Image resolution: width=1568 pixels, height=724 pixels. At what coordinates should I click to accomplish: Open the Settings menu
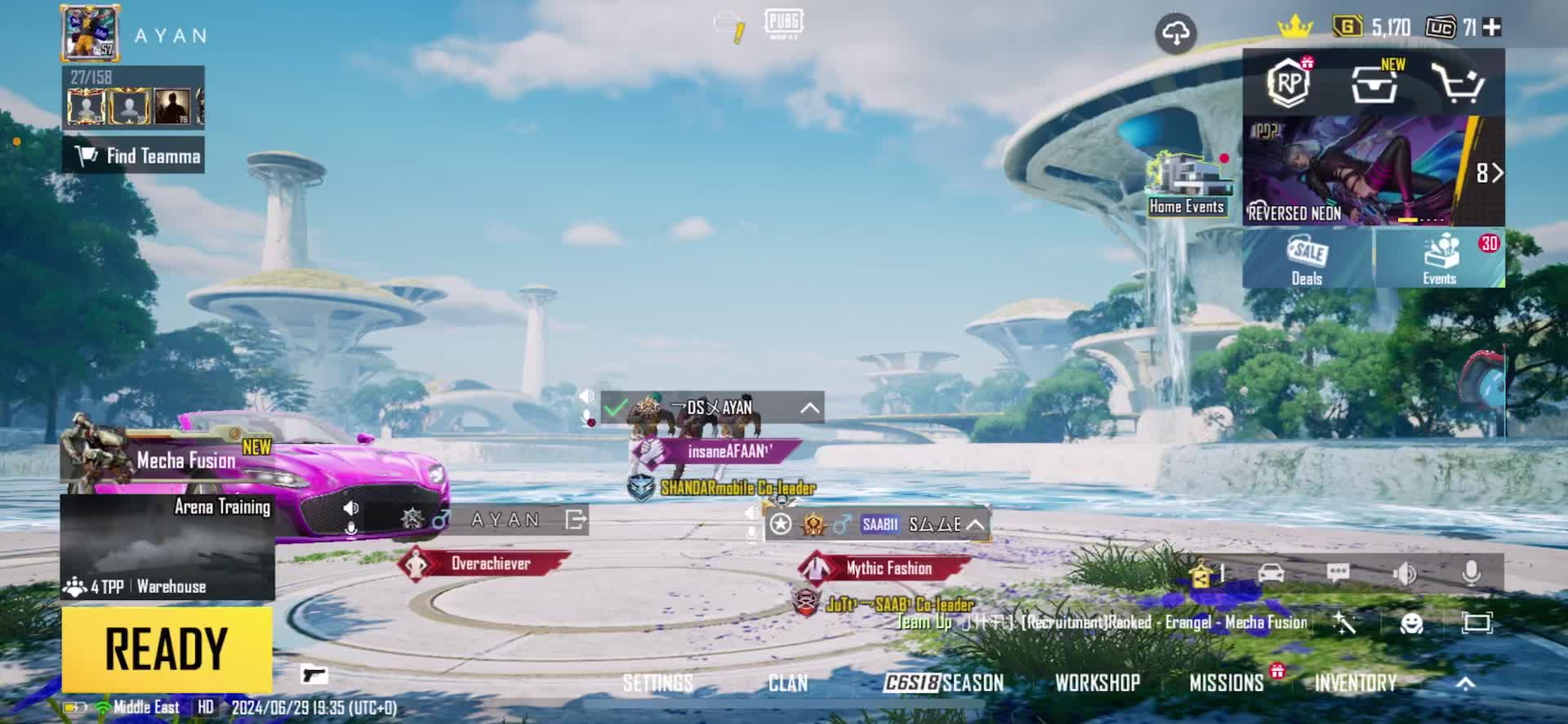click(x=657, y=683)
